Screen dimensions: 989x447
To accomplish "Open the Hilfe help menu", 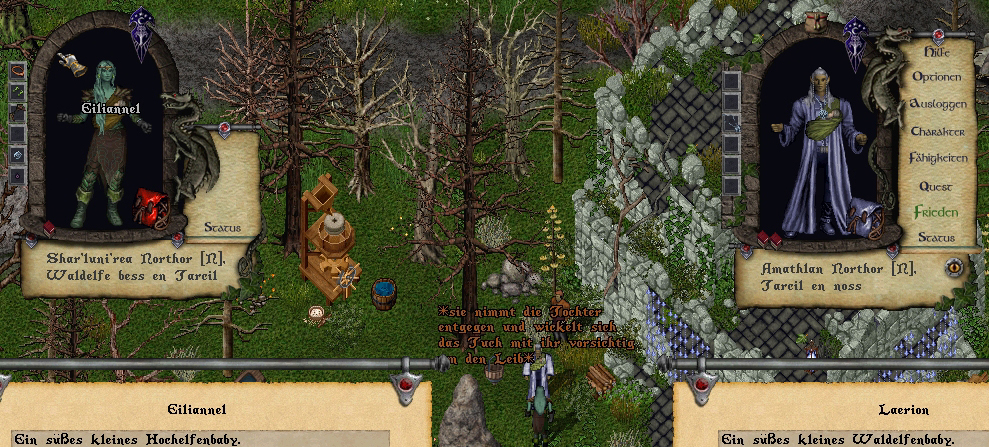I will coord(936,50).
